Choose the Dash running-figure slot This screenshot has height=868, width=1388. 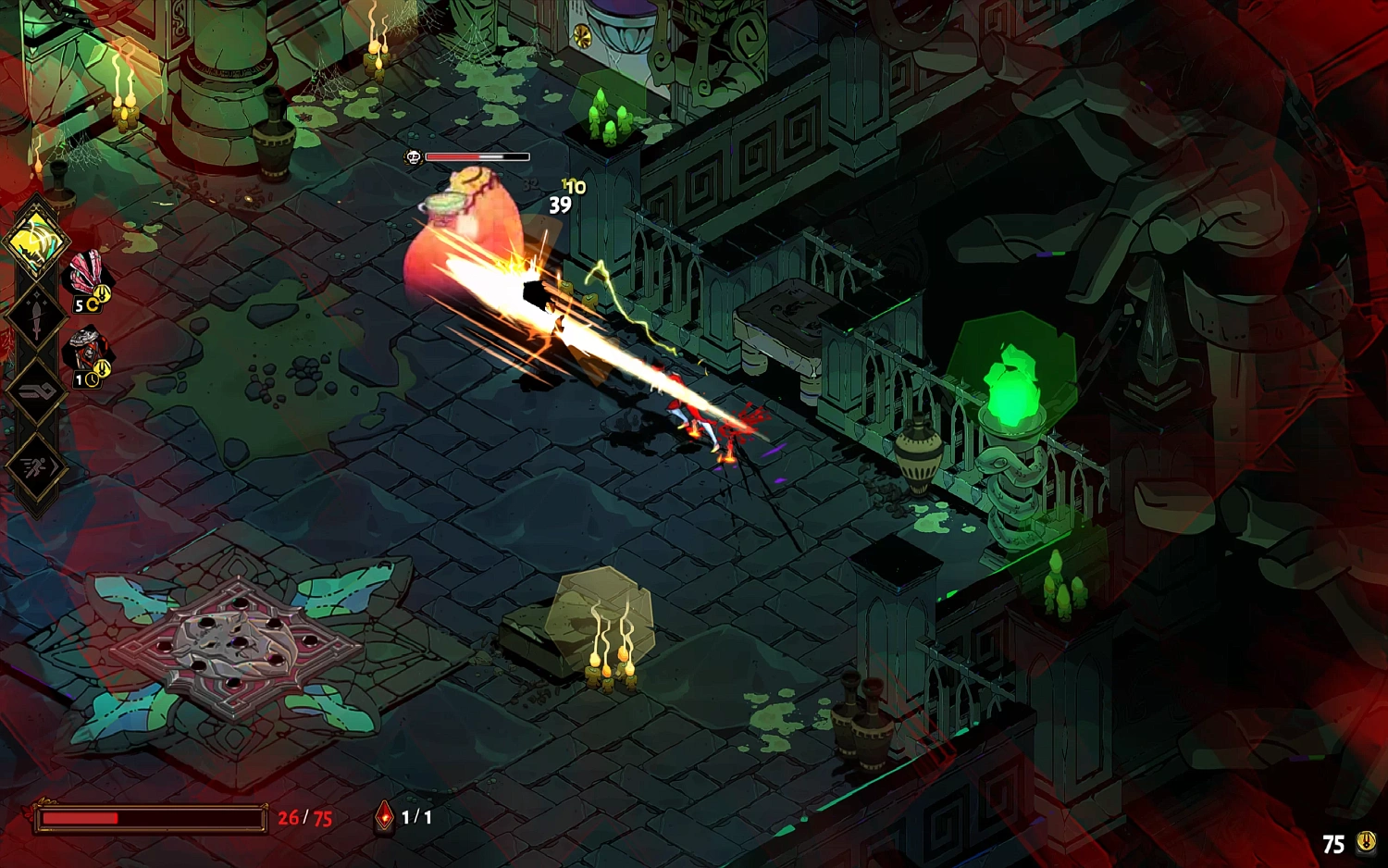(35, 467)
